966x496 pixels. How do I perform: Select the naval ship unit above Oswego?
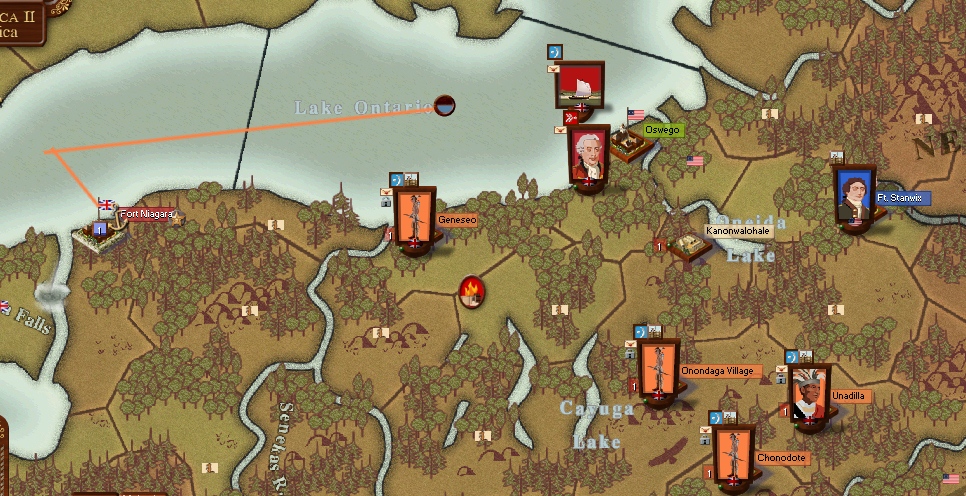click(579, 85)
